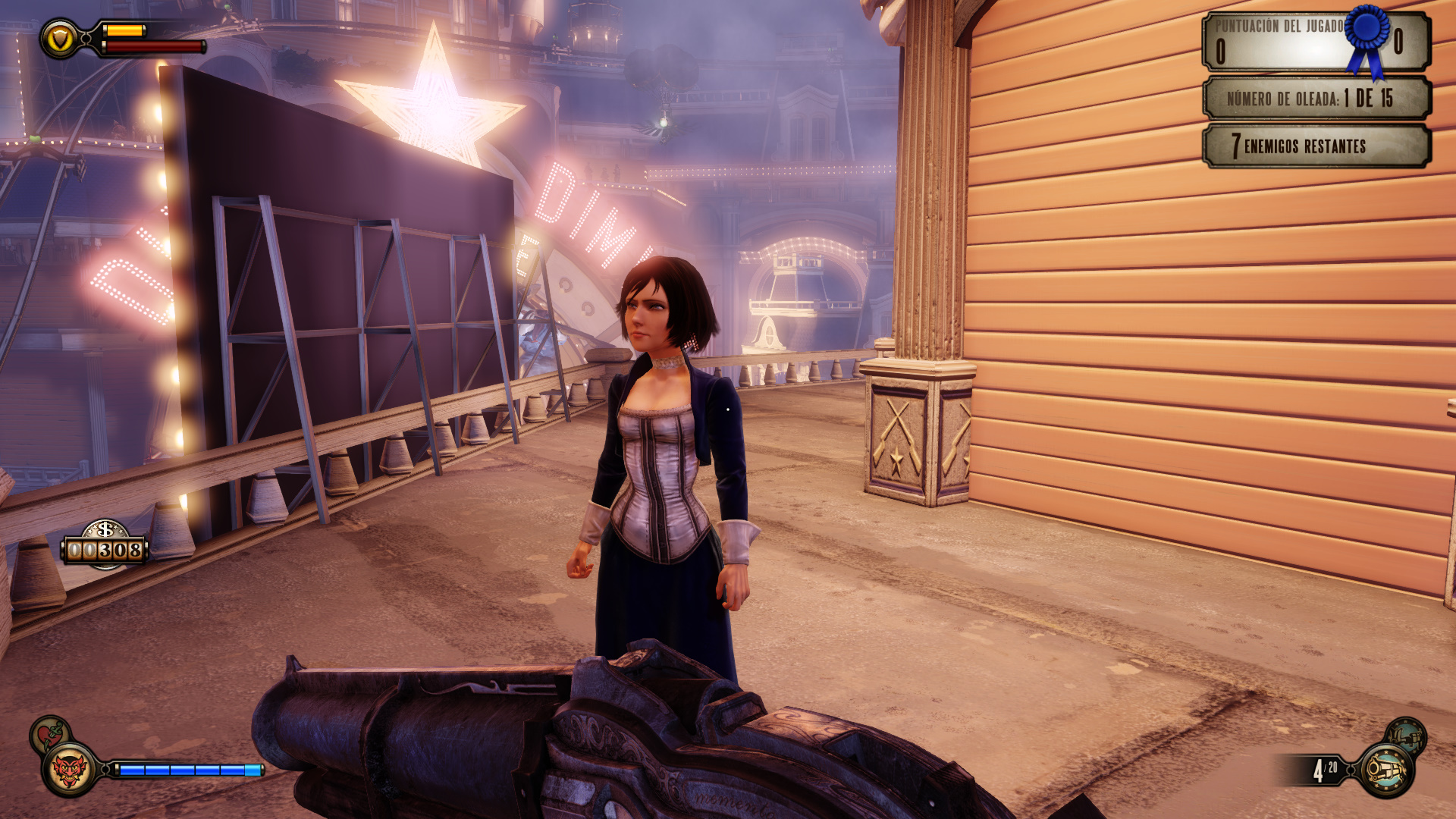Open the wave number tracker panel
Viewport: 1456px width, 819px height.
[1316, 98]
